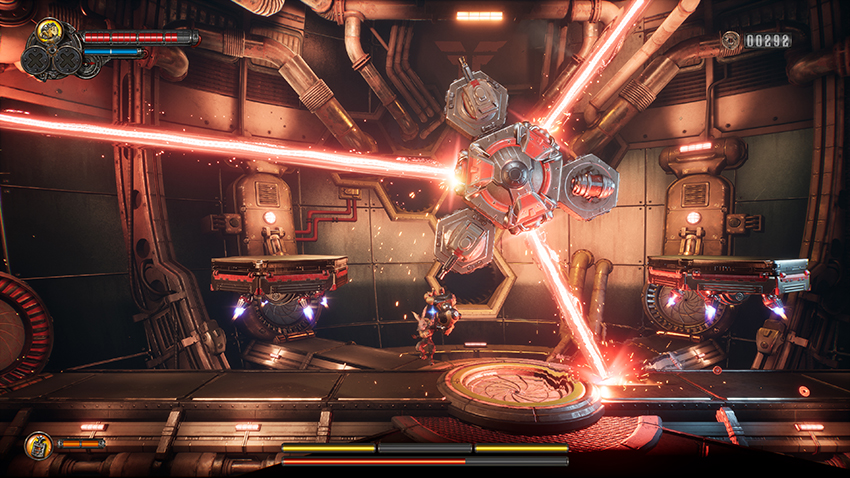Activate the orange canister item icon
Screen dimensions: 850x478
pos(38,444)
